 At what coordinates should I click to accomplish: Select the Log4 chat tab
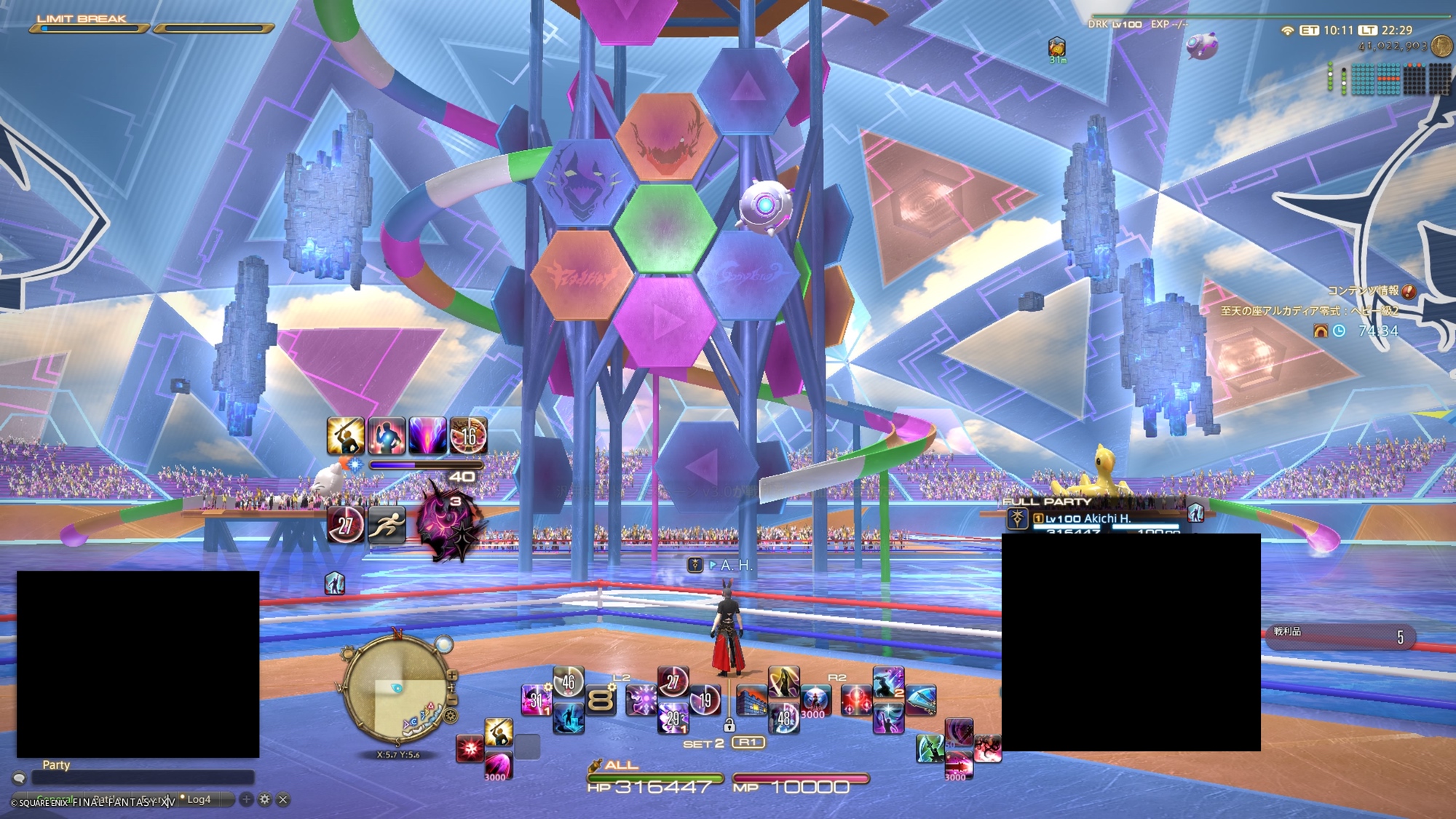click(199, 799)
